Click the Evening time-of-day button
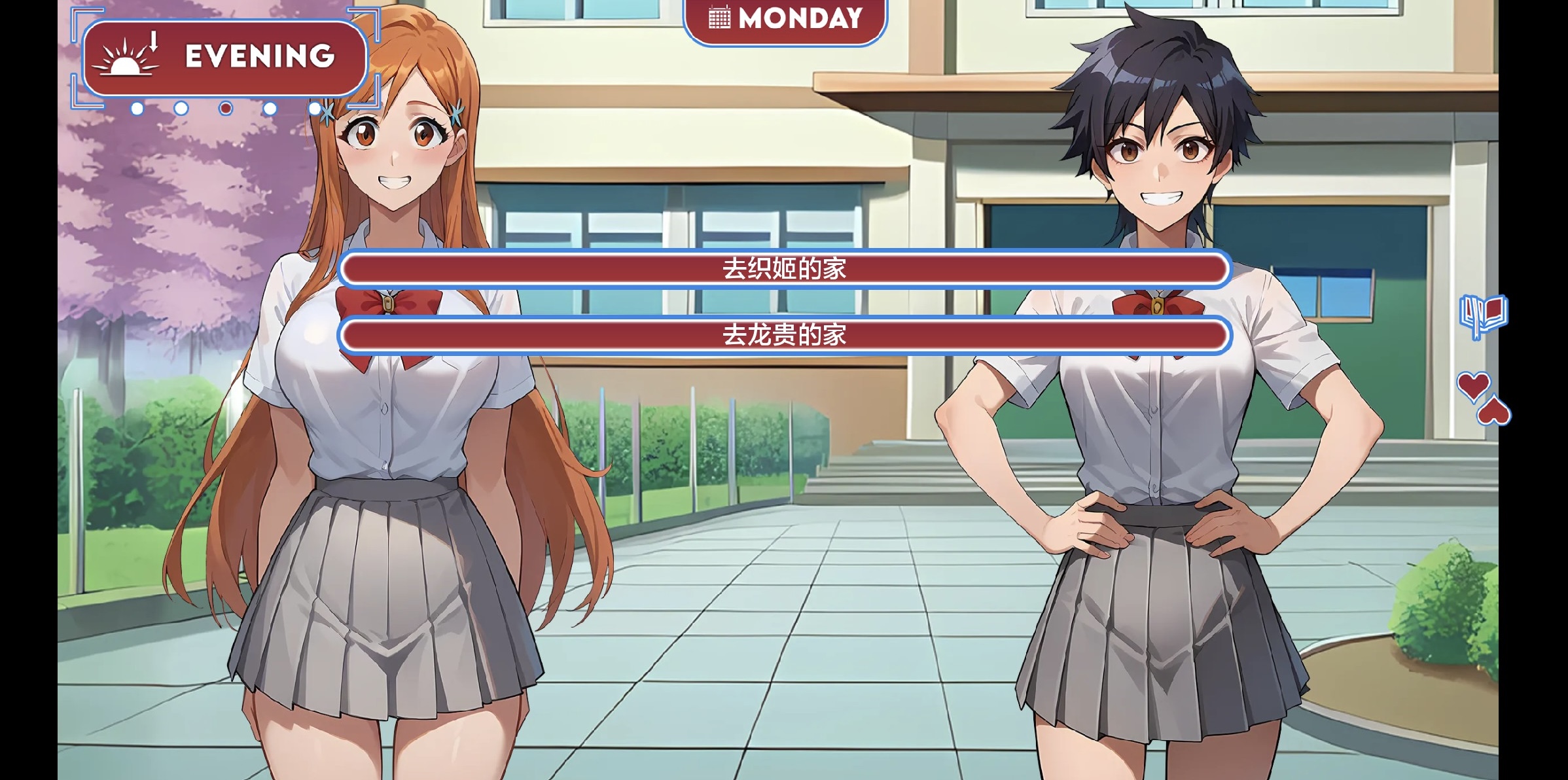Screen dimensions: 1568x780 pos(224,58)
